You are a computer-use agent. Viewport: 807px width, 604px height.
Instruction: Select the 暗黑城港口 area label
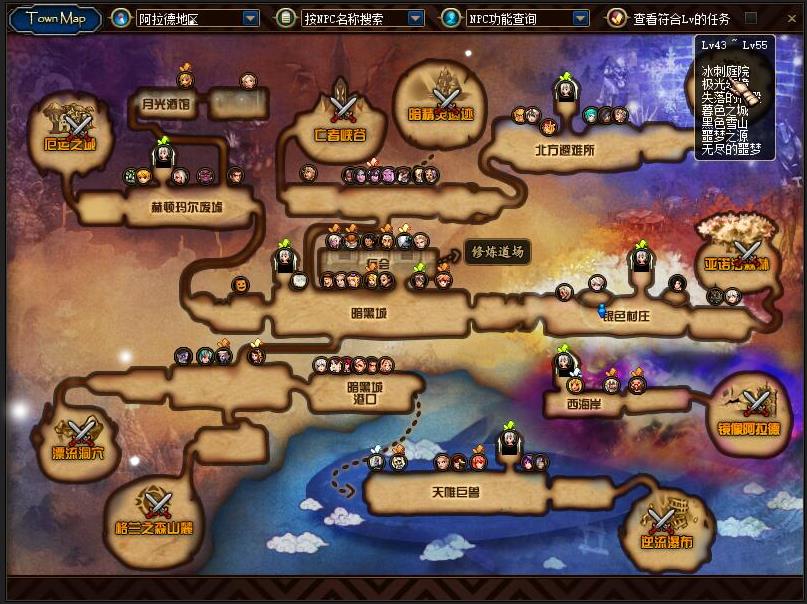point(363,392)
